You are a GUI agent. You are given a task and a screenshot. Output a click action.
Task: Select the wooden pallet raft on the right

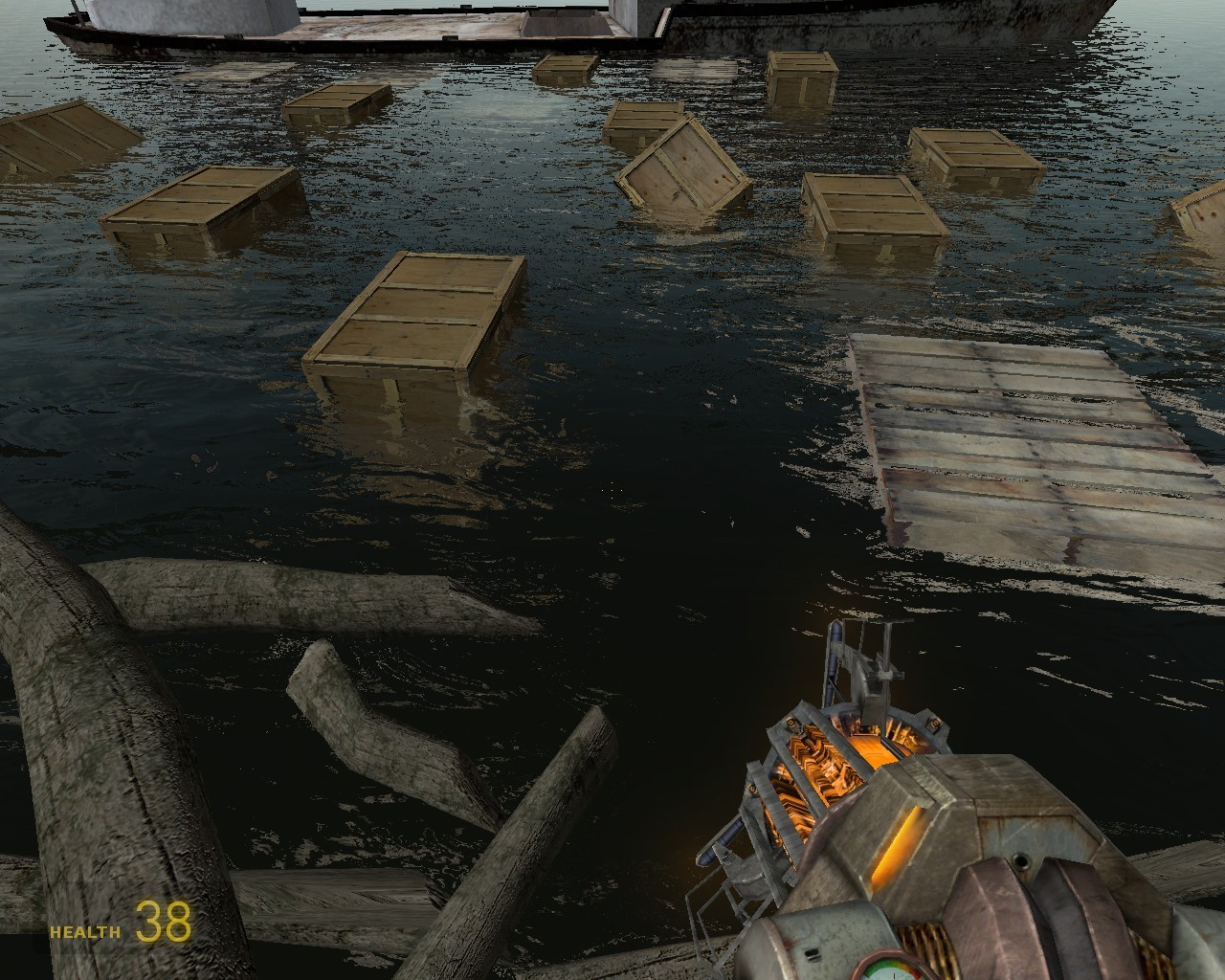[1024, 440]
